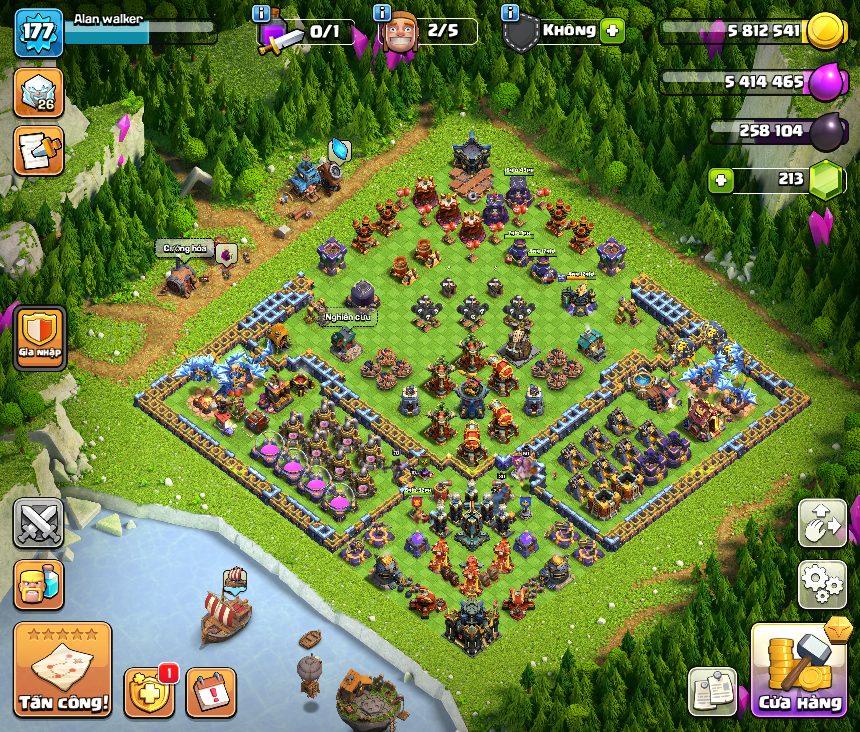This screenshot has height=732, width=860.
Task: Show info for the 0/1 sword counter
Action: 262,14
